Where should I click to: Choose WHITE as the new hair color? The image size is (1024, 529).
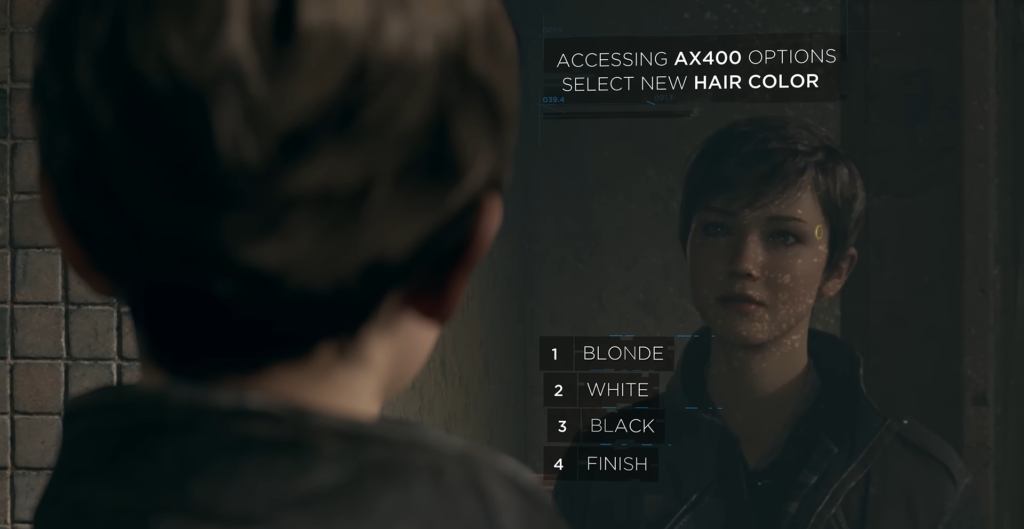pyautogui.click(x=617, y=390)
